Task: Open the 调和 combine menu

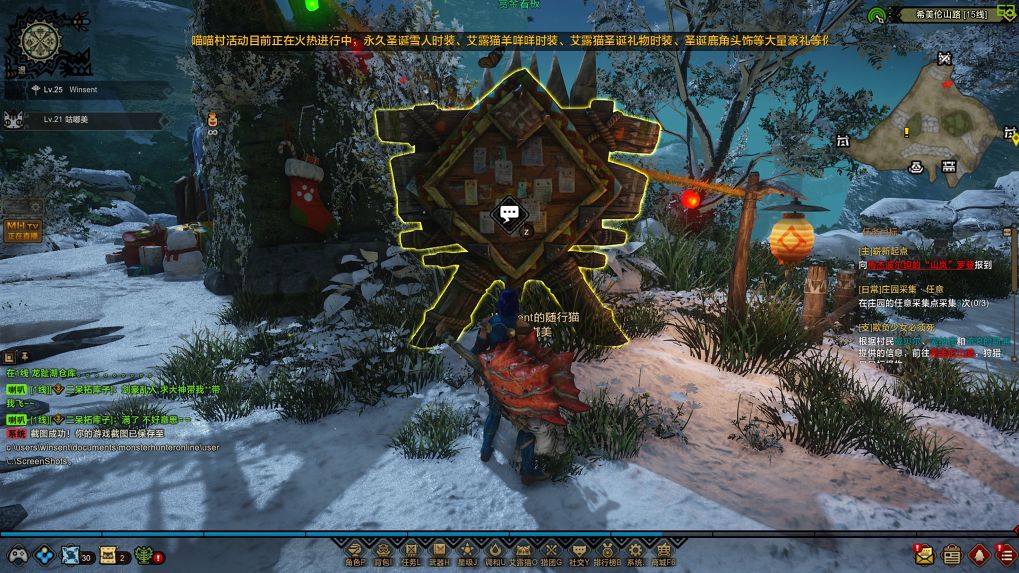Action: 494,551
